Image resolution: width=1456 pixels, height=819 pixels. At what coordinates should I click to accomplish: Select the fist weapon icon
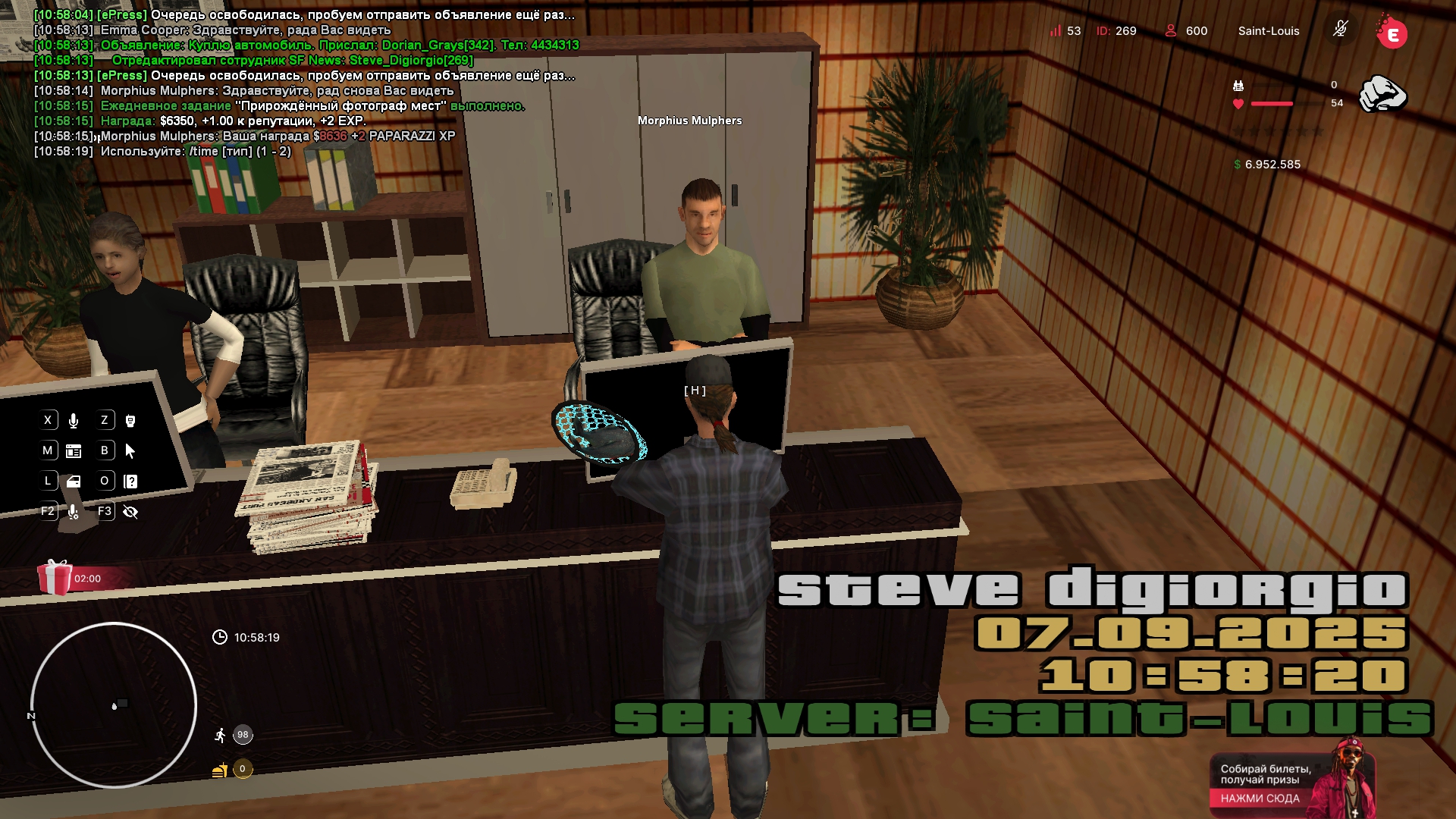(1382, 95)
